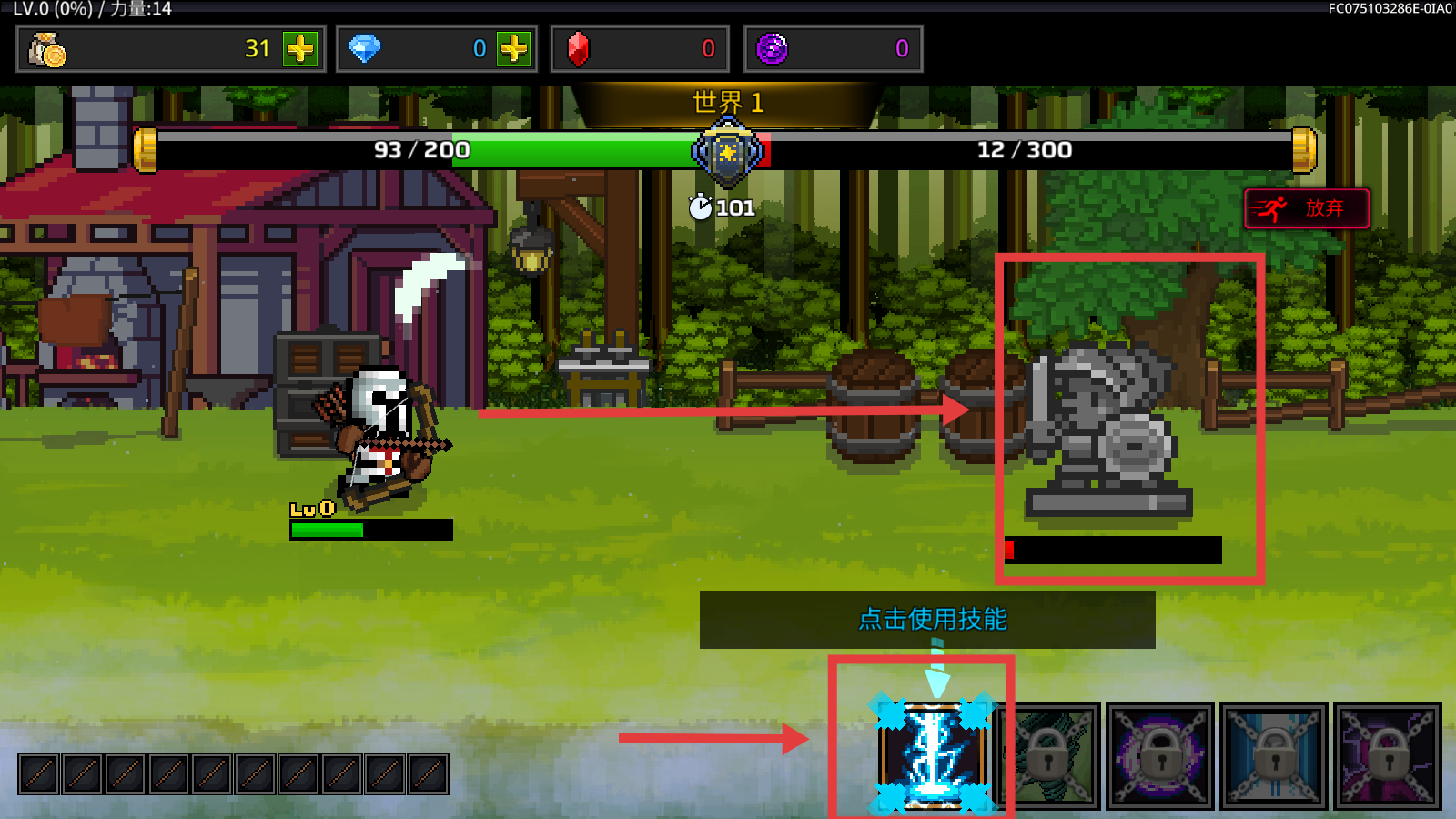Add gold coins with the plus button
This screenshot has width=1456, height=819.
[x=300, y=48]
